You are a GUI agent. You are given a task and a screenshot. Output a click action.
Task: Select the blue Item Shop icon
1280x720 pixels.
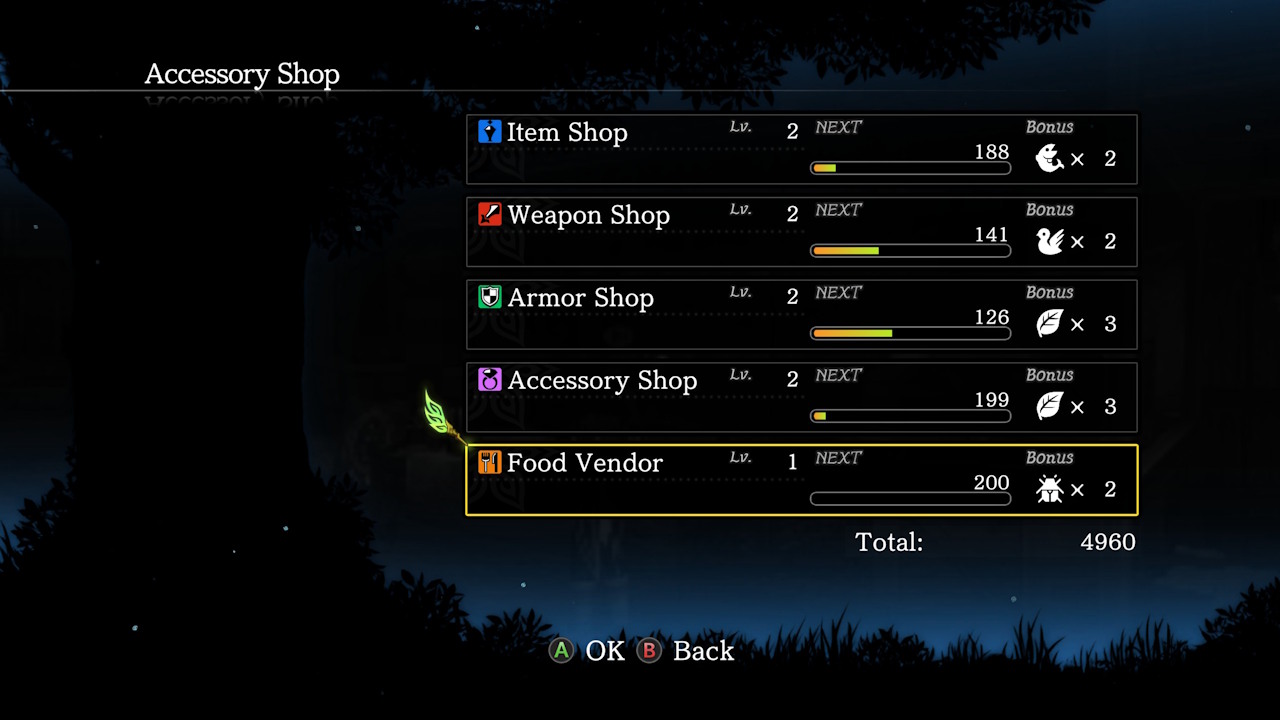489,131
